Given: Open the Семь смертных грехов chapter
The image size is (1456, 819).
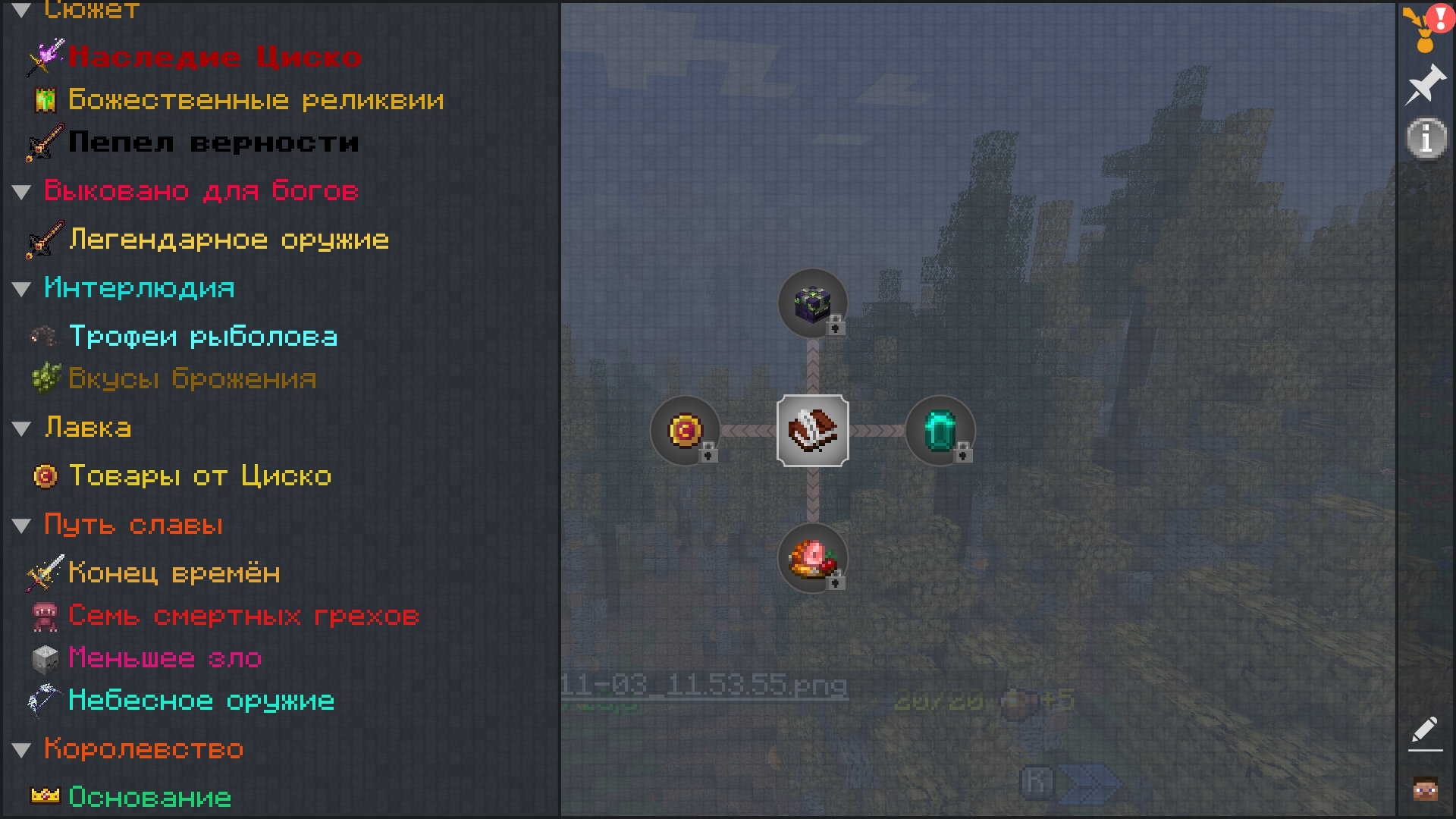Looking at the screenshot, I should point(243,616).
